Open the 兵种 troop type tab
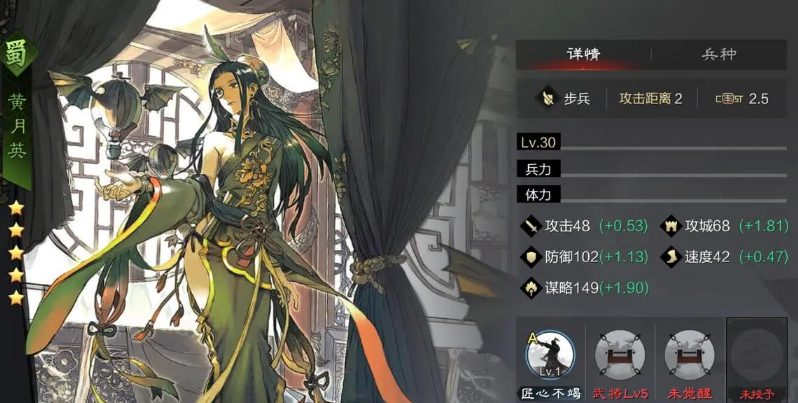Screen dimensions: 798x403 click(x=718, y=55)
